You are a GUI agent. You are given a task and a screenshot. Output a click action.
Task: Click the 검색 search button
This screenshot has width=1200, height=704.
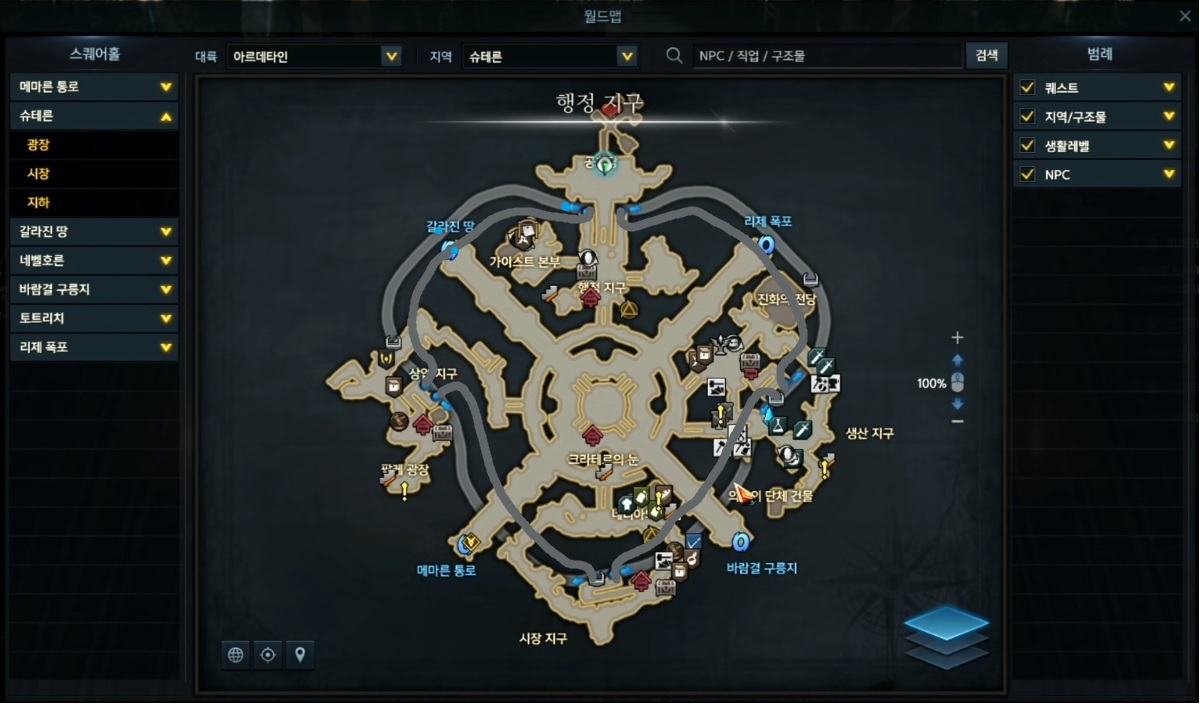[986, 55]
